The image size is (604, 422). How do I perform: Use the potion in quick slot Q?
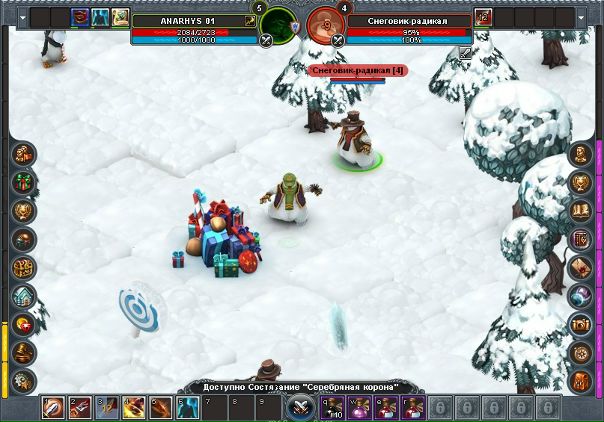[332, 407]
